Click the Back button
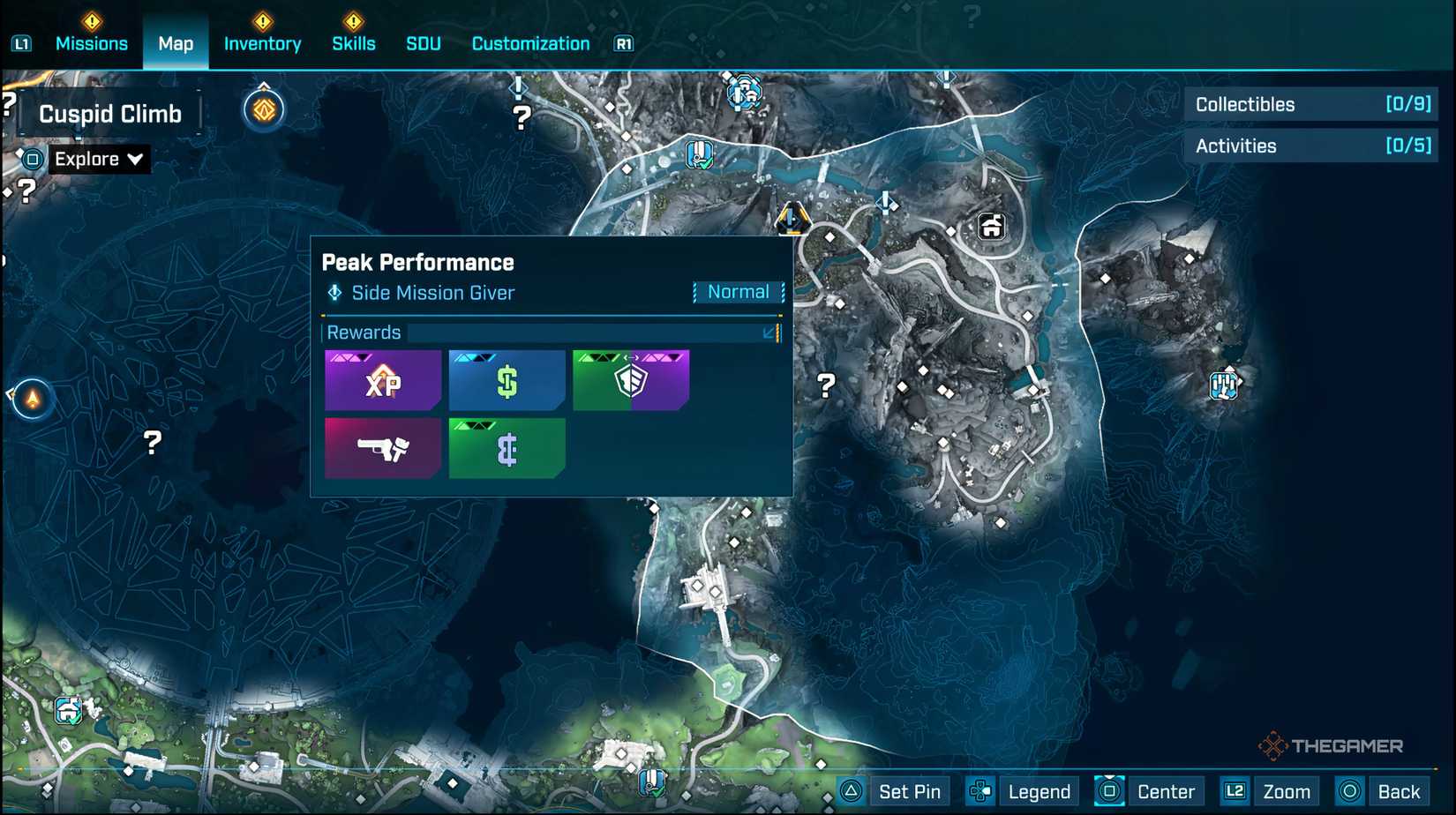The image size is (1456, 815). 1399,791
